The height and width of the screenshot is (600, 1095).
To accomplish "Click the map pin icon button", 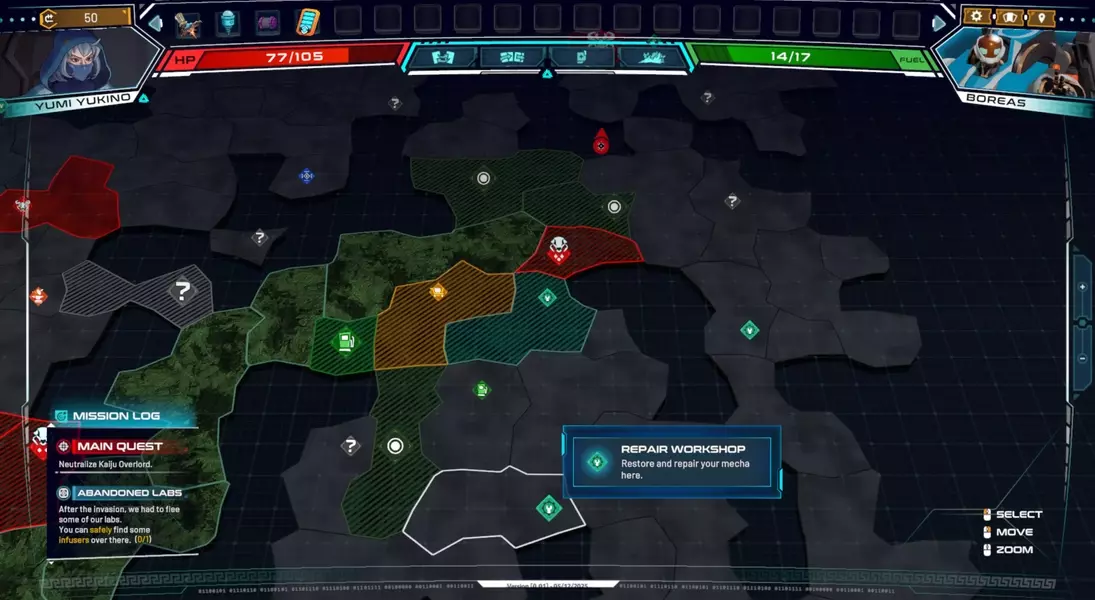I will pyautogui.click(x=1041, y=17).
